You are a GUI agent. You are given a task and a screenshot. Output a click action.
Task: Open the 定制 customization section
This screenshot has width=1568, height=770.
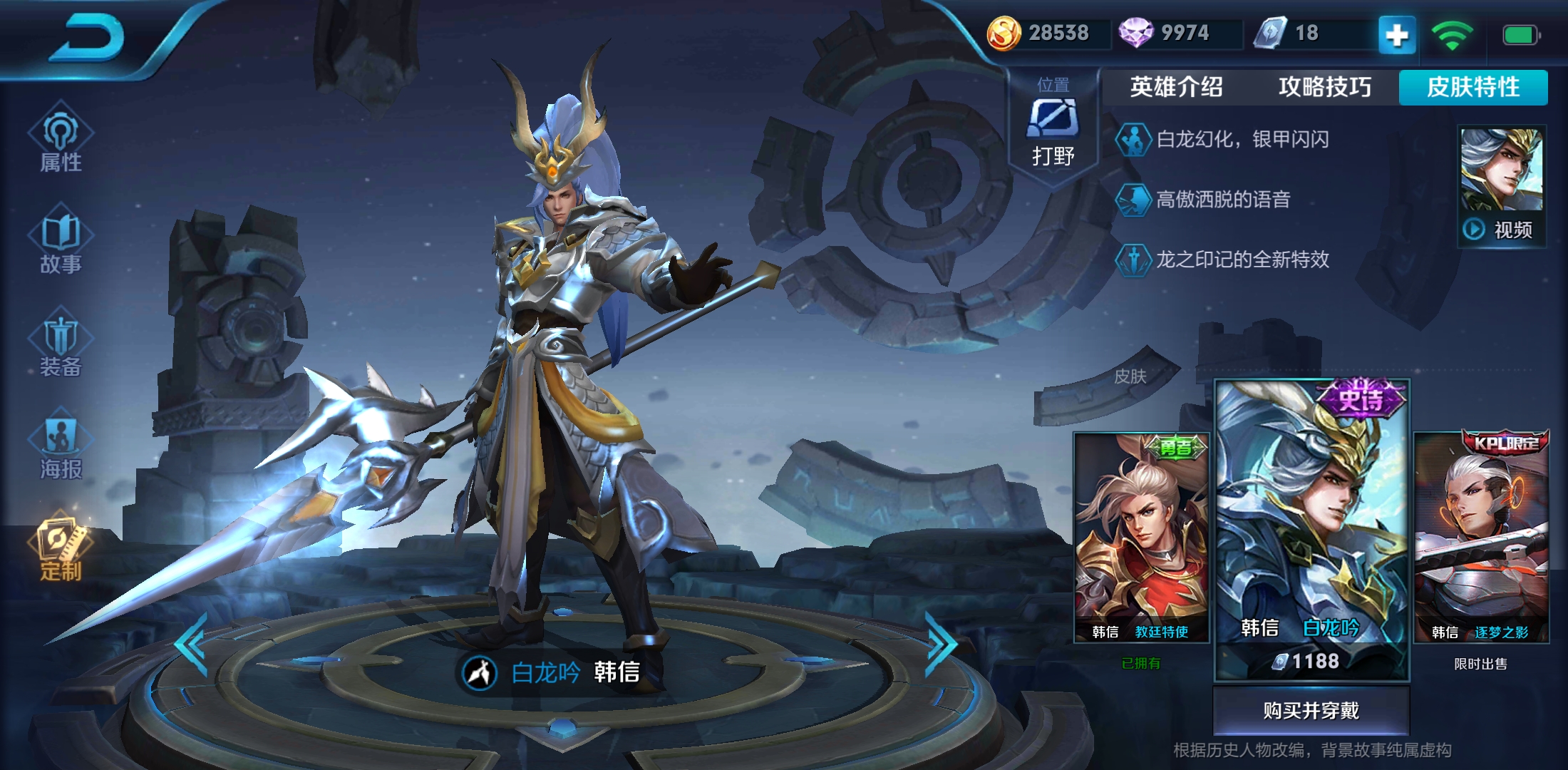(61, 549)
